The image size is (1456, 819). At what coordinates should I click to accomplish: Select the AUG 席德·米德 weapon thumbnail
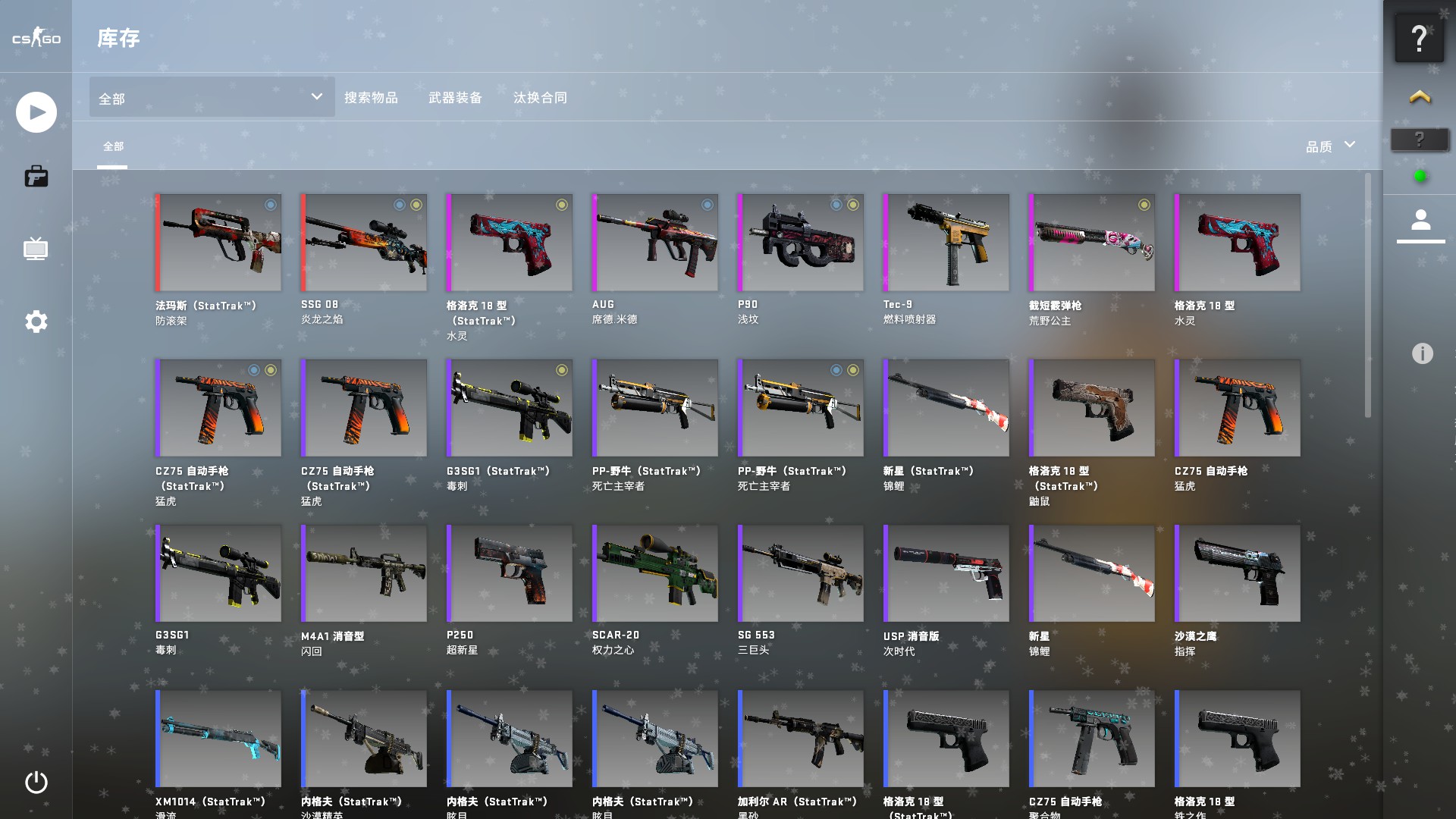(x=654, y=242)
